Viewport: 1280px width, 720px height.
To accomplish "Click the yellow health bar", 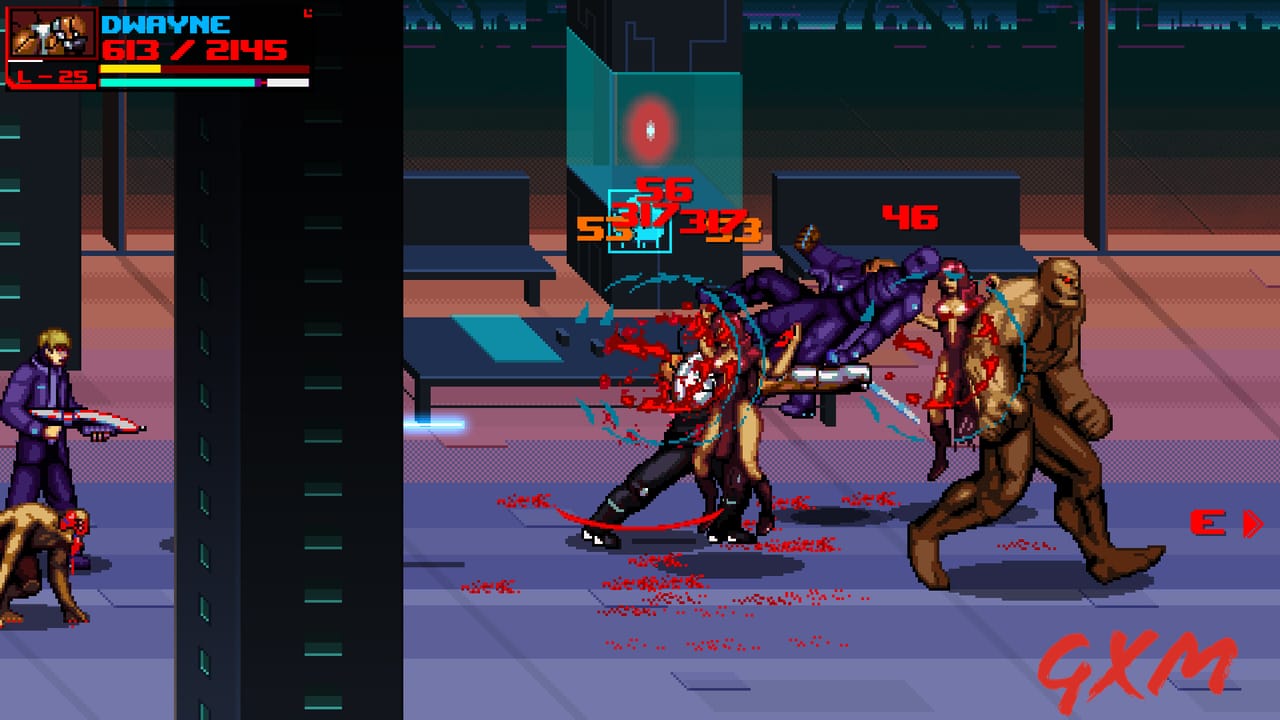I will pyautogui.click(x=130, y=69).
